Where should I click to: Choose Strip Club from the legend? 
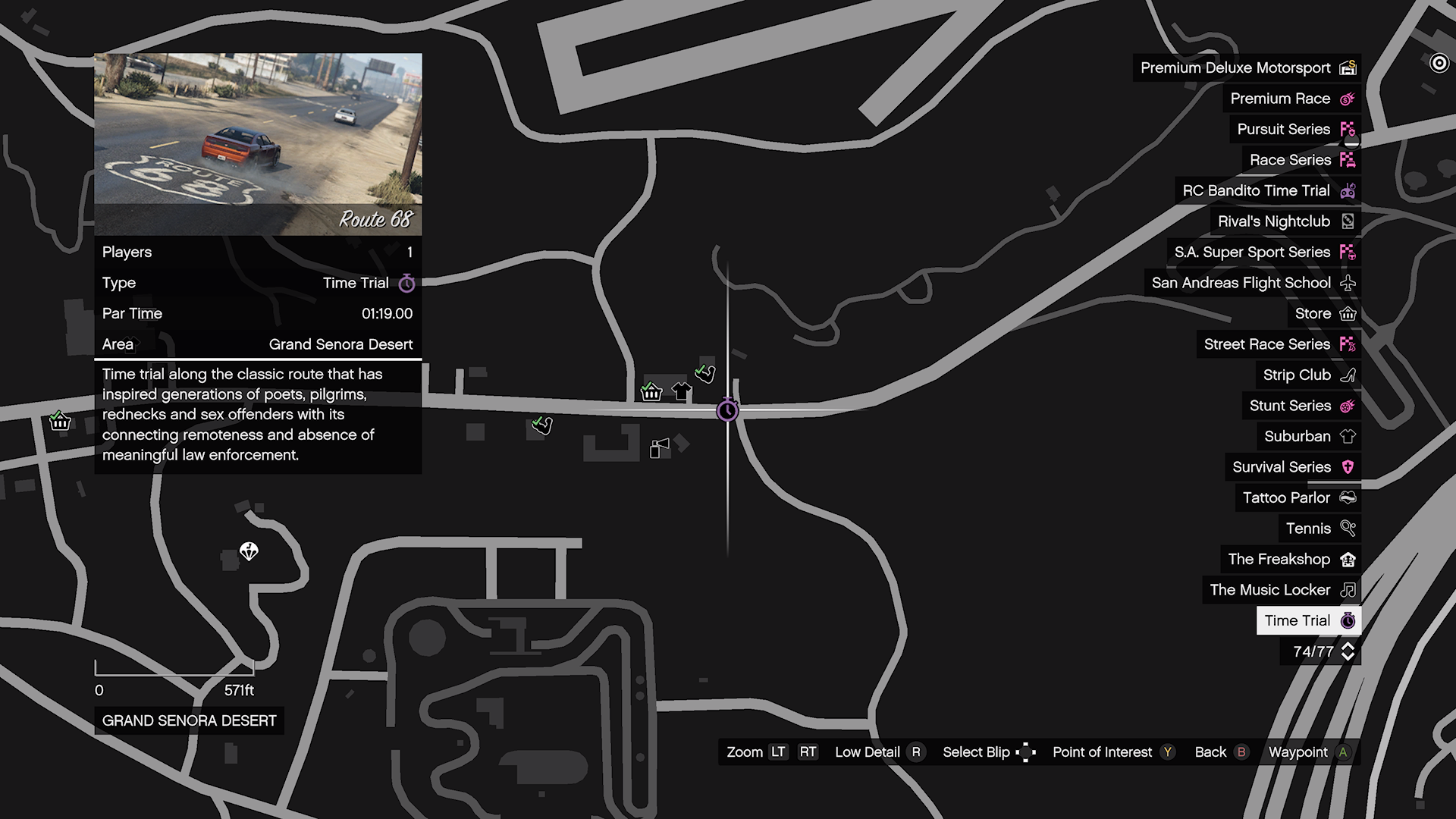coord(1308,375)
